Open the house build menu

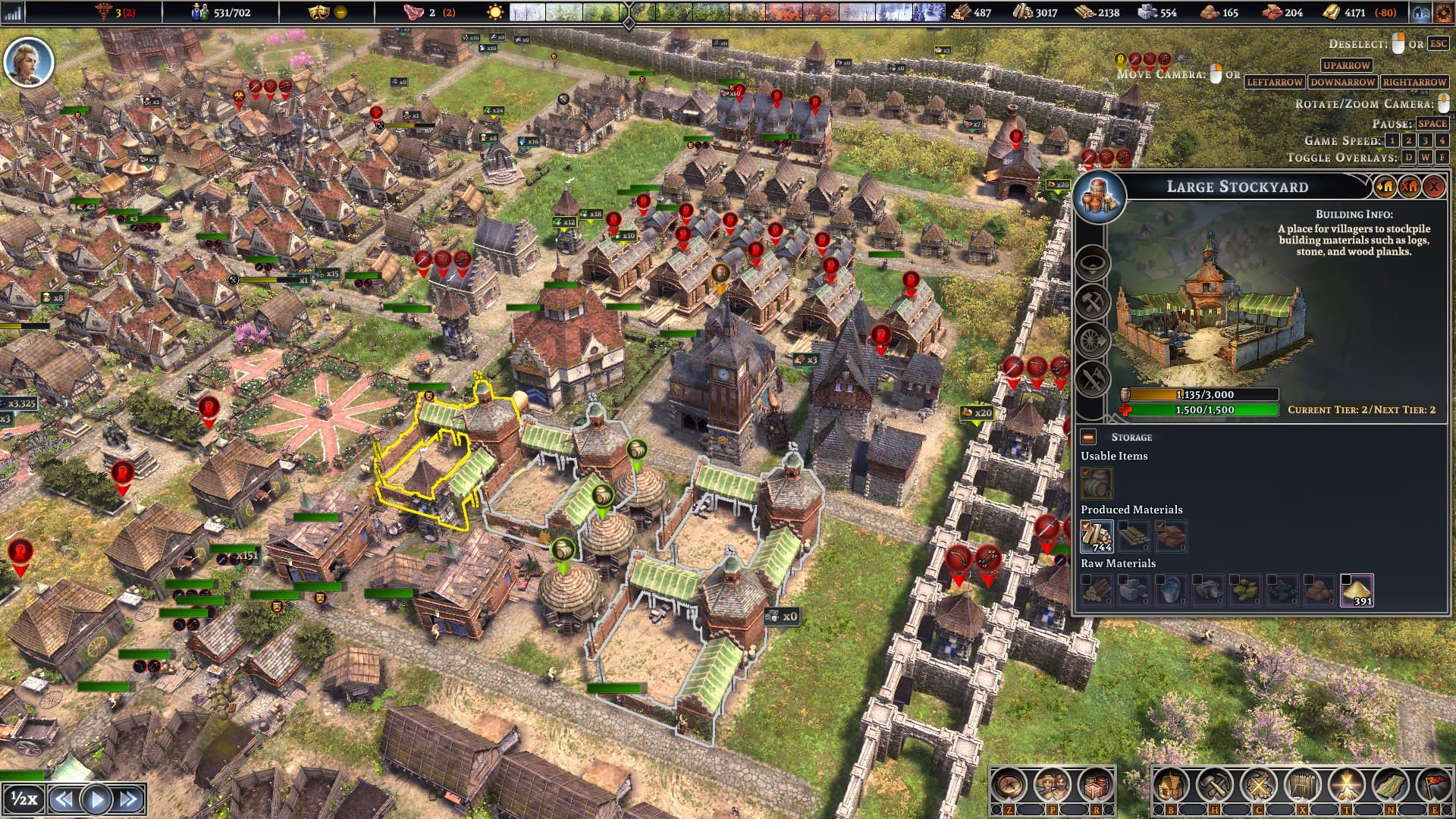[1171, 786]
